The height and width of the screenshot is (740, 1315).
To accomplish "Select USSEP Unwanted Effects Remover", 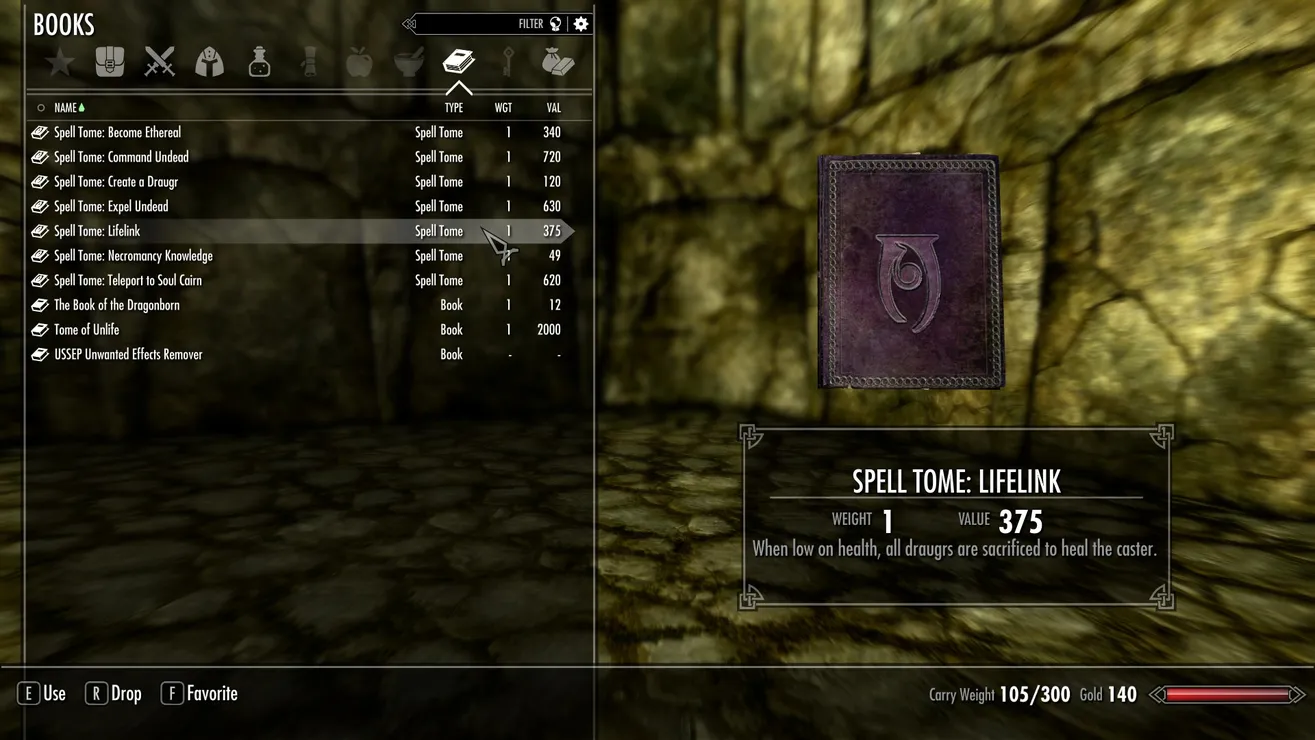I will [128, 354].
